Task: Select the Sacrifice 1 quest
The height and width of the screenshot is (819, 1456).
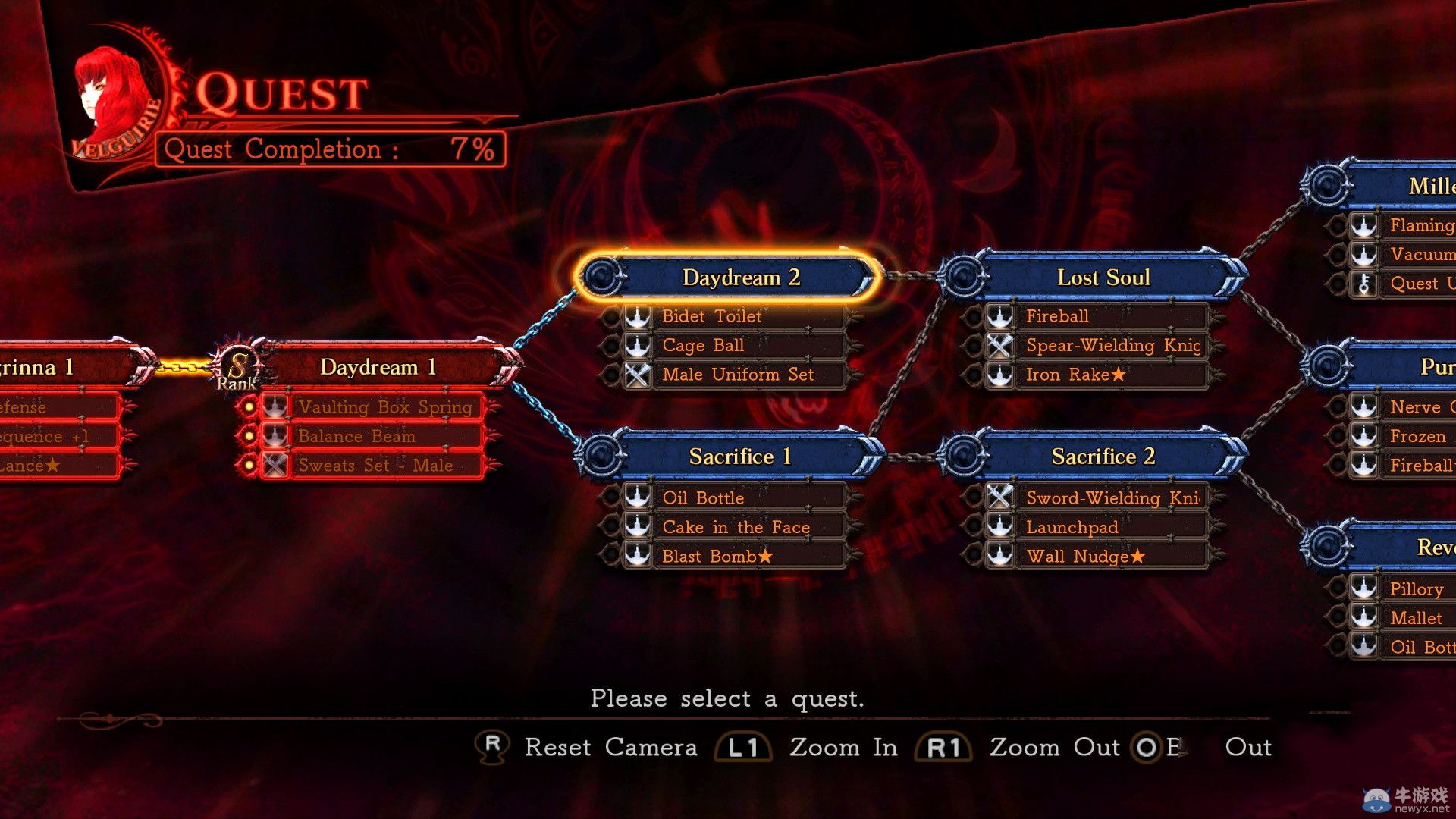Action: [x=740, y=457]
